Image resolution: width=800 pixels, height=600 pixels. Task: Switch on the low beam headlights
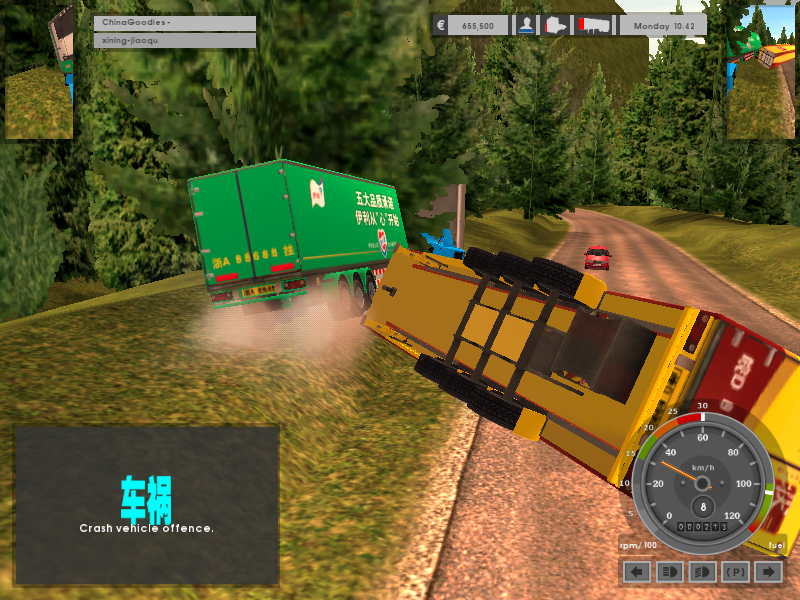click(702, 571)
